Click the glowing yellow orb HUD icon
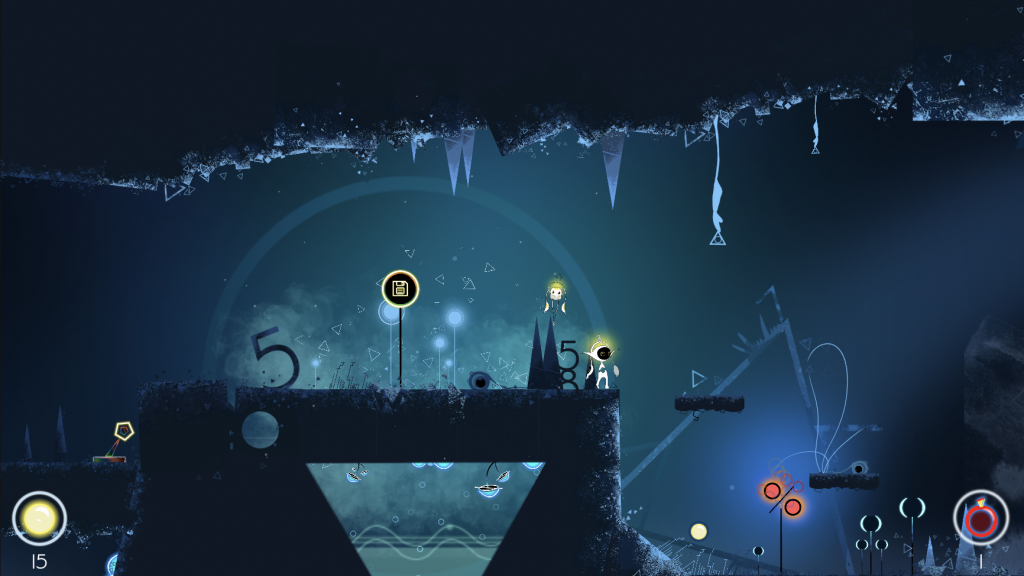Viewport: 1024px width, 576px height. 39,518
